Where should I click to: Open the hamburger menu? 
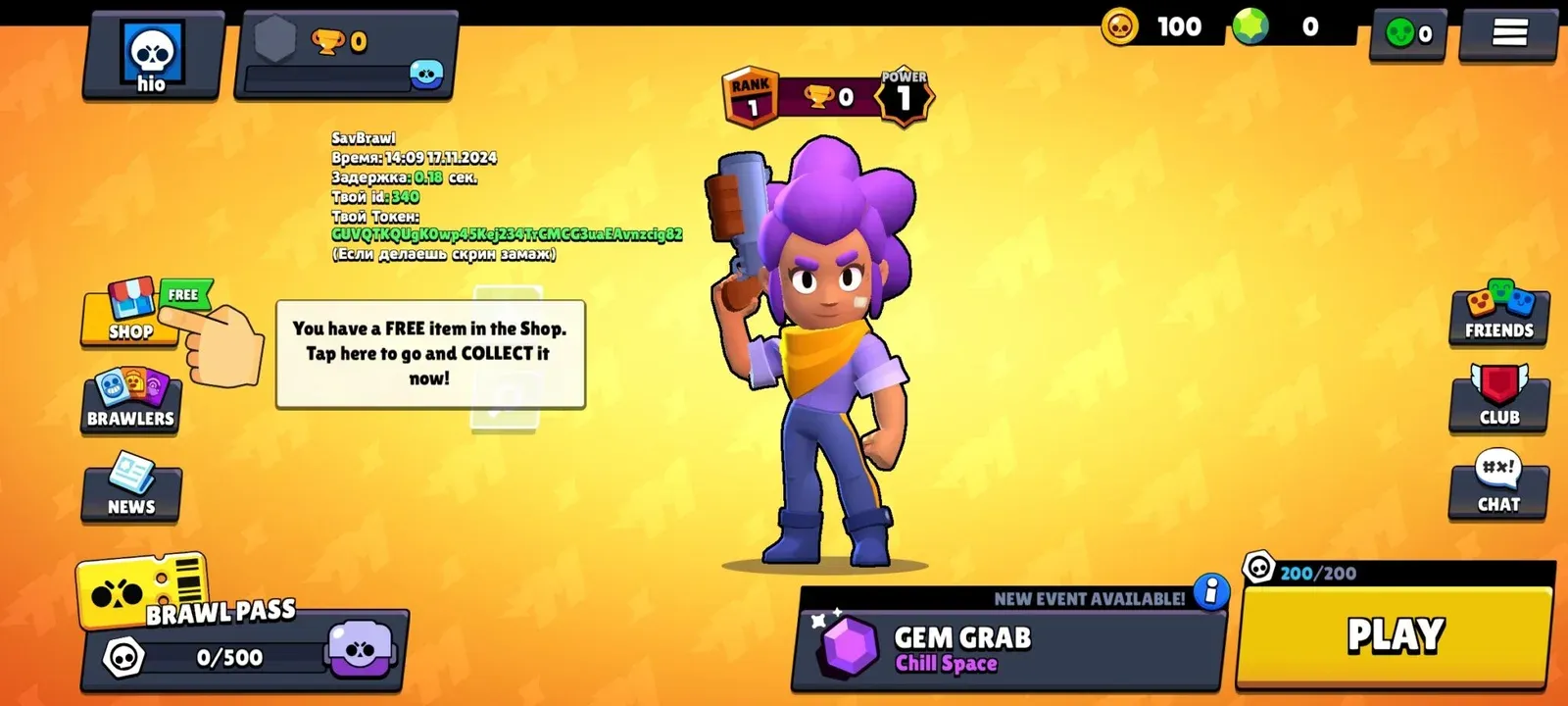click(1509, 34)
